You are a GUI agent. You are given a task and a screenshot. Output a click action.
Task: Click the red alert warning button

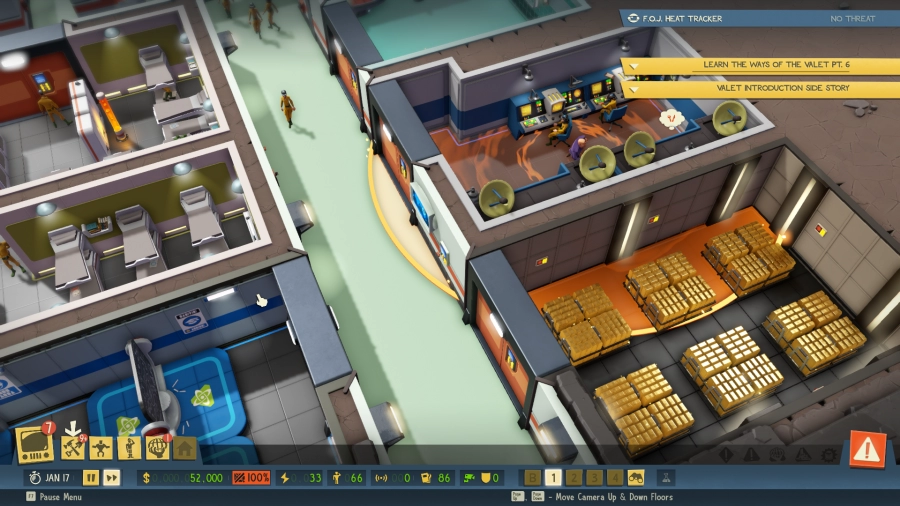[x=867, y=449]
